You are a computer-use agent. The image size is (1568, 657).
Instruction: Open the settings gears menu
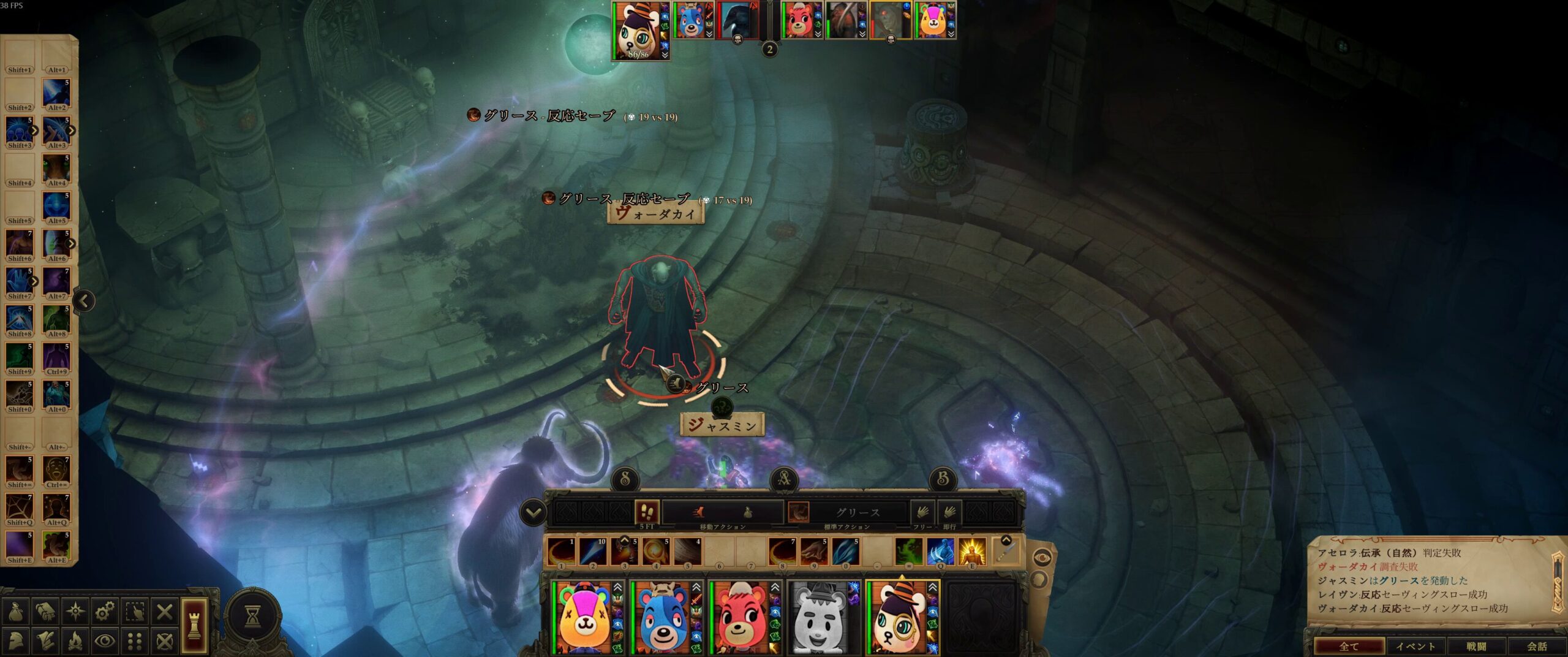coord(105,611)
